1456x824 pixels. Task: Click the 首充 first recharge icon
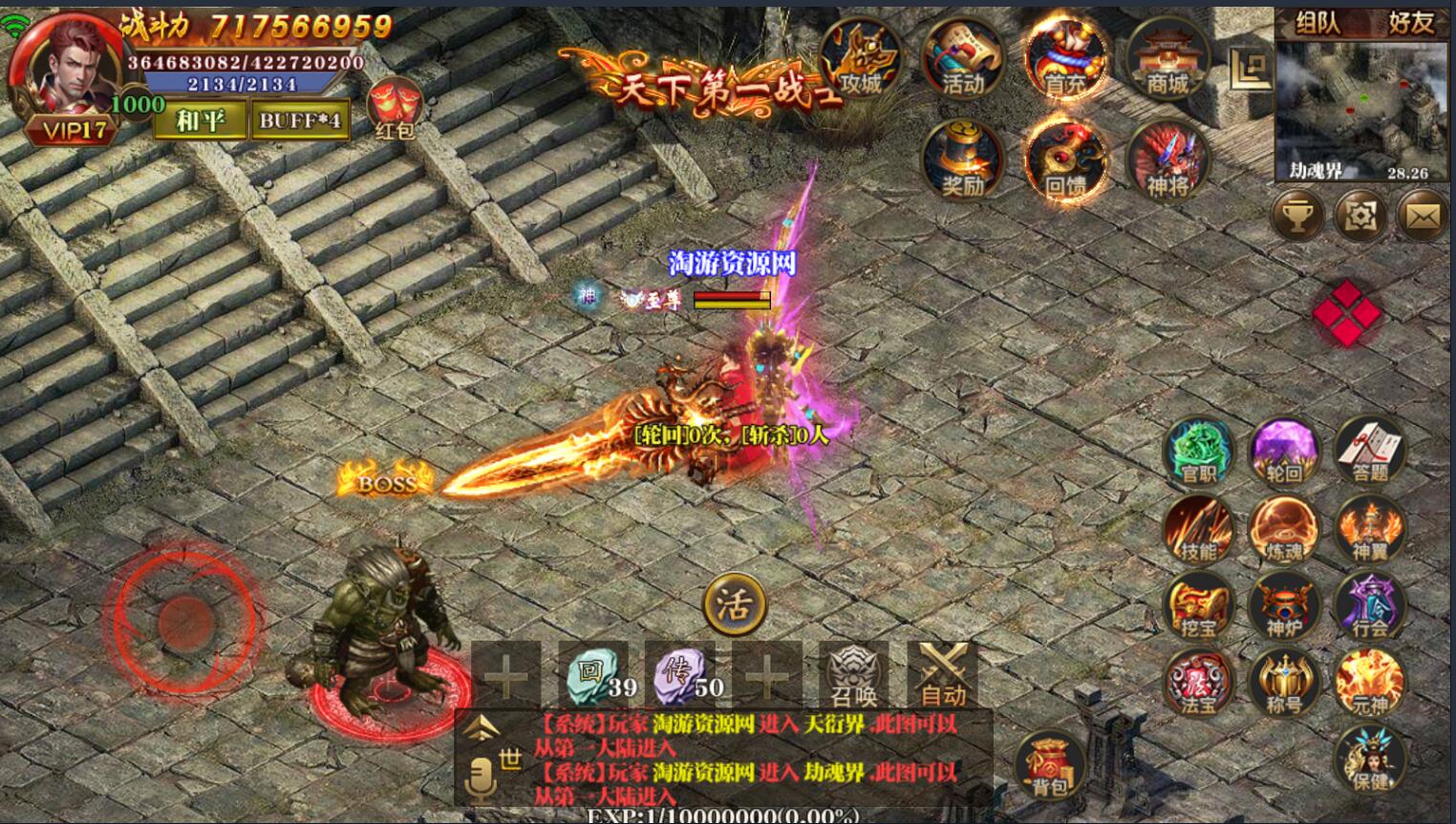tap(1064, 59)
